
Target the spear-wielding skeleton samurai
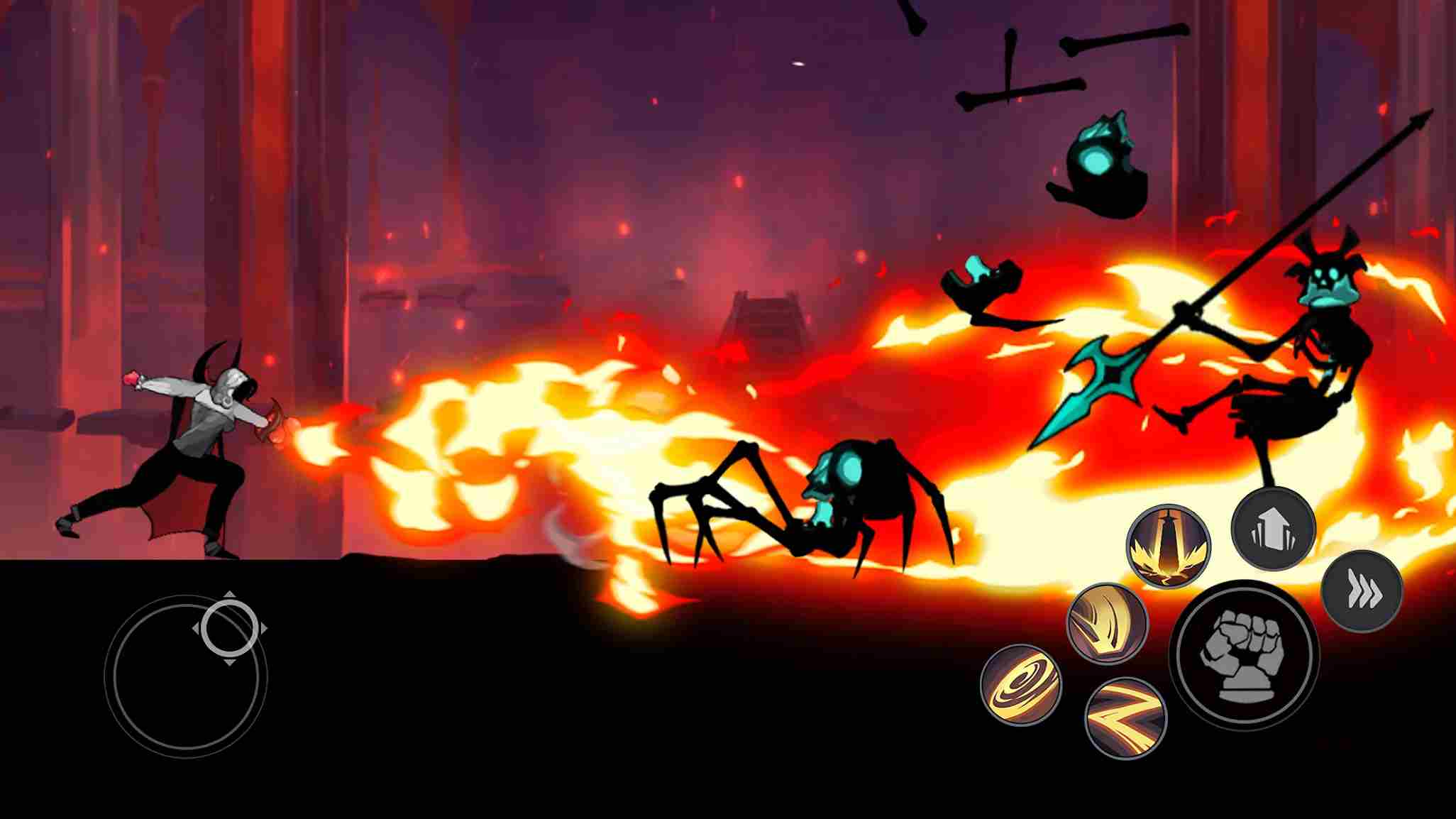tap(1316, 334)
